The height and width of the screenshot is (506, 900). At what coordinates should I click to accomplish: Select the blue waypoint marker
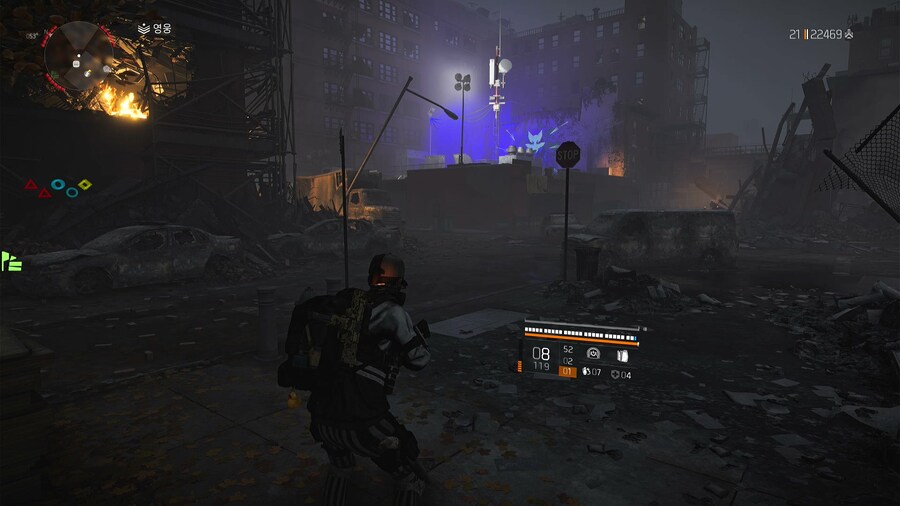coord(537,143)
